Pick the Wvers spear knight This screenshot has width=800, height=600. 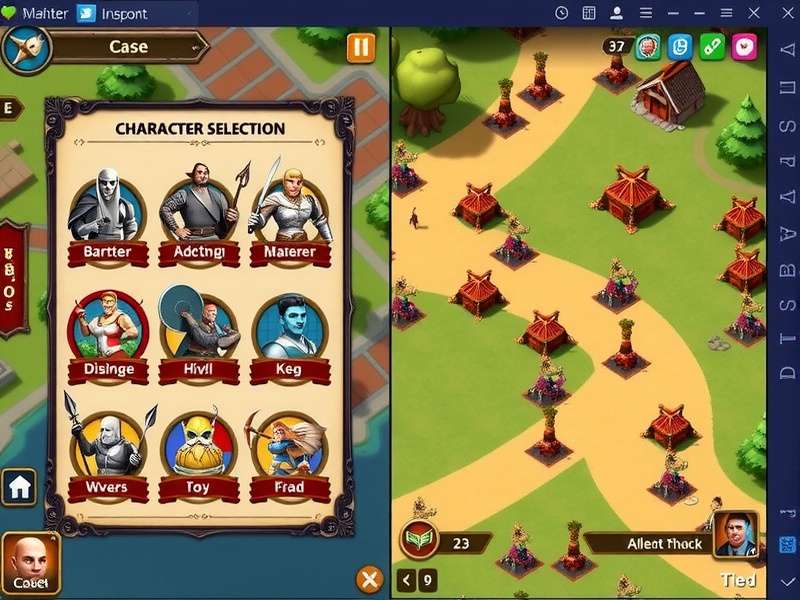pos(107,445)
